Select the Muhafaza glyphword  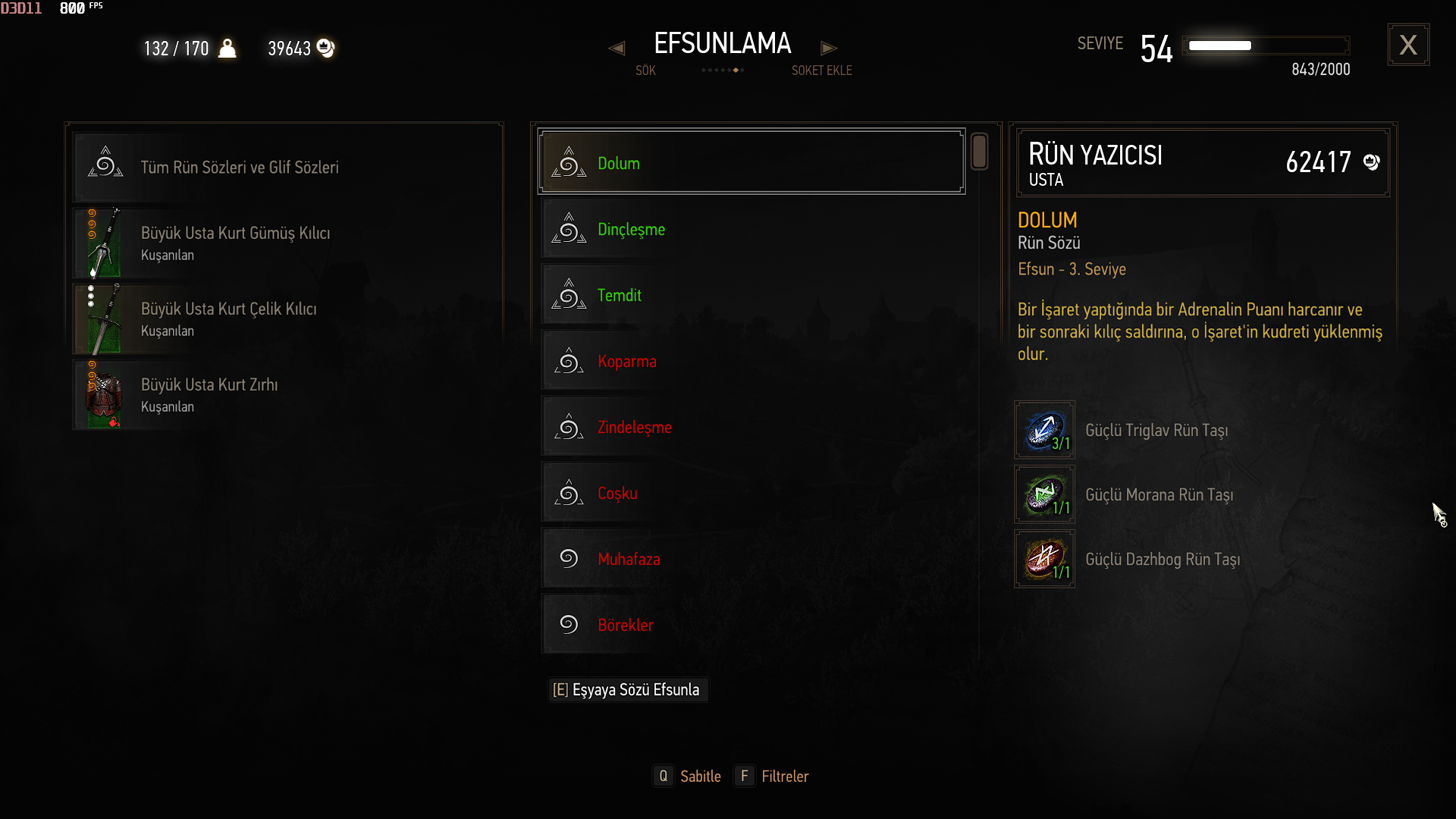(751, 559)
